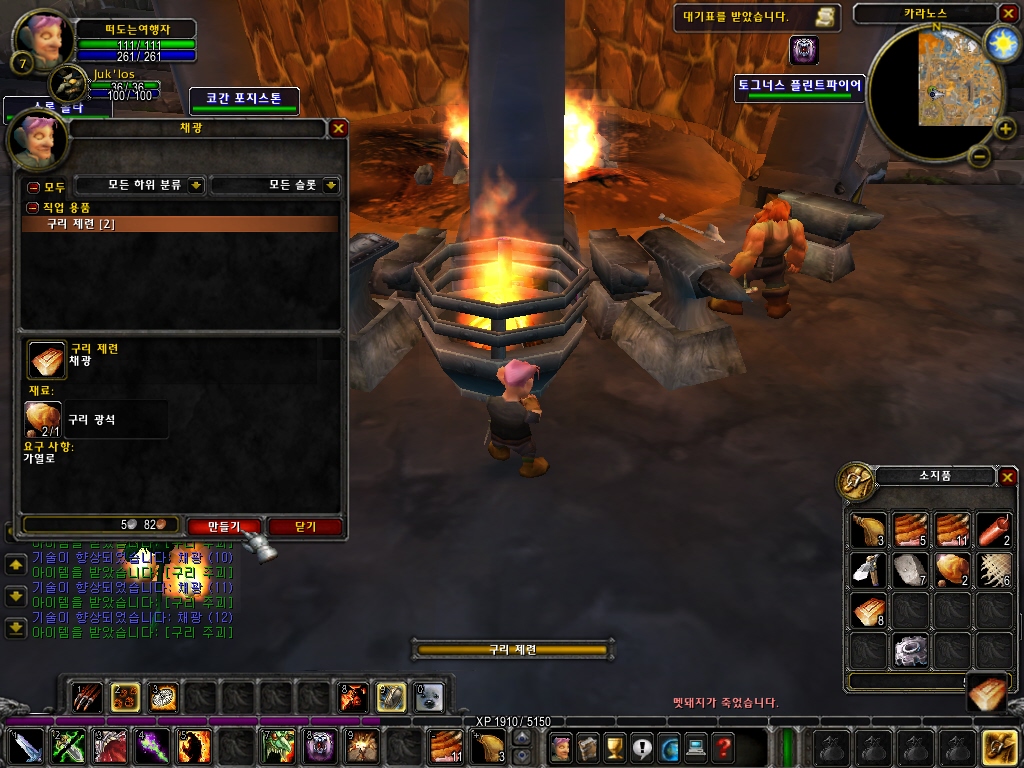Close the 소지품 backpack window
Screen dimensions: 1024x768
point(1007,477)
